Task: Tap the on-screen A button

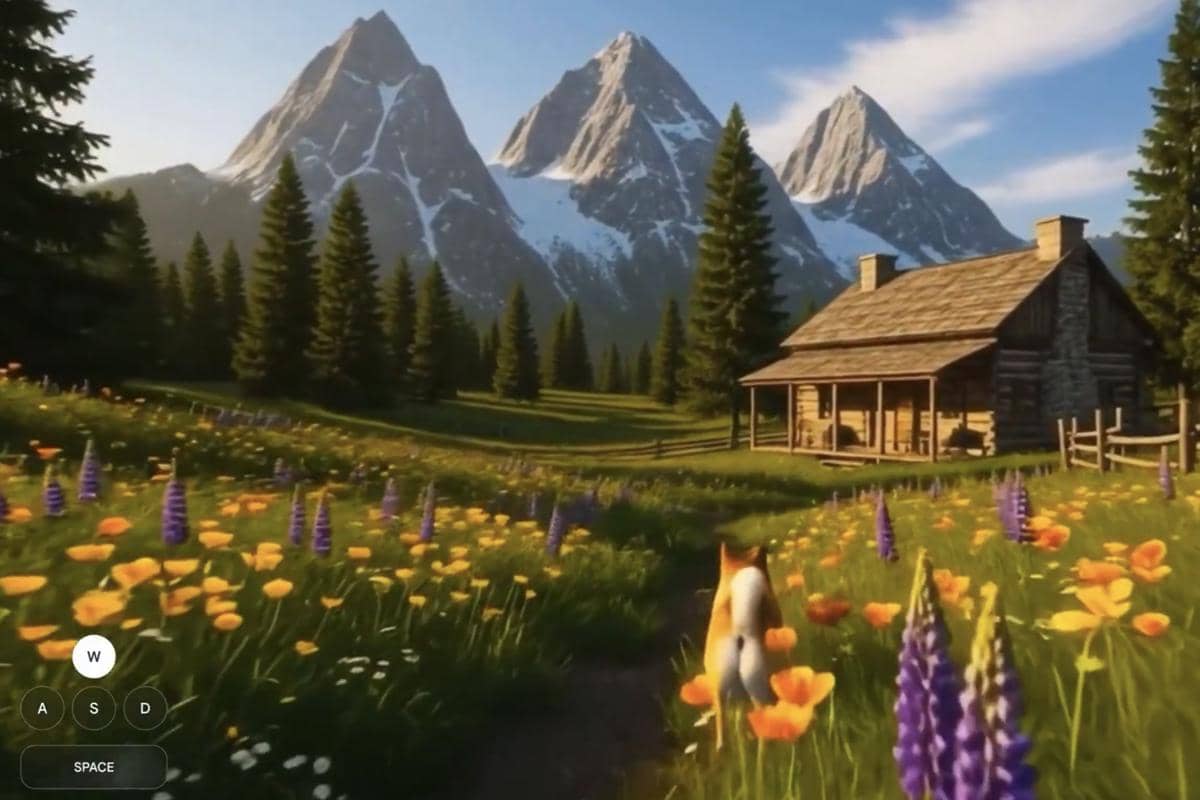Action: tap(42, 708)
